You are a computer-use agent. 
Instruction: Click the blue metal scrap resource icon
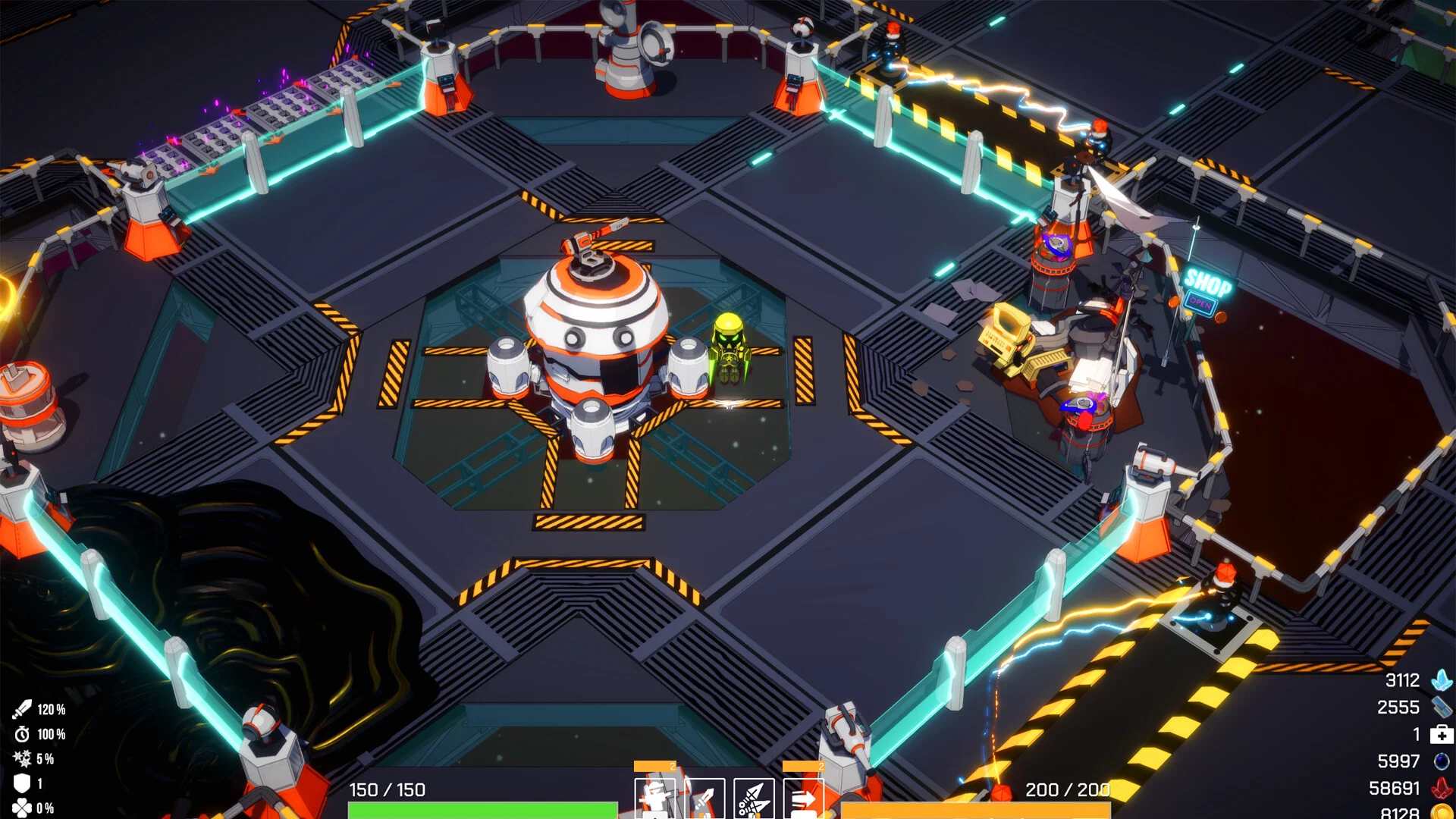[1442, 708]
